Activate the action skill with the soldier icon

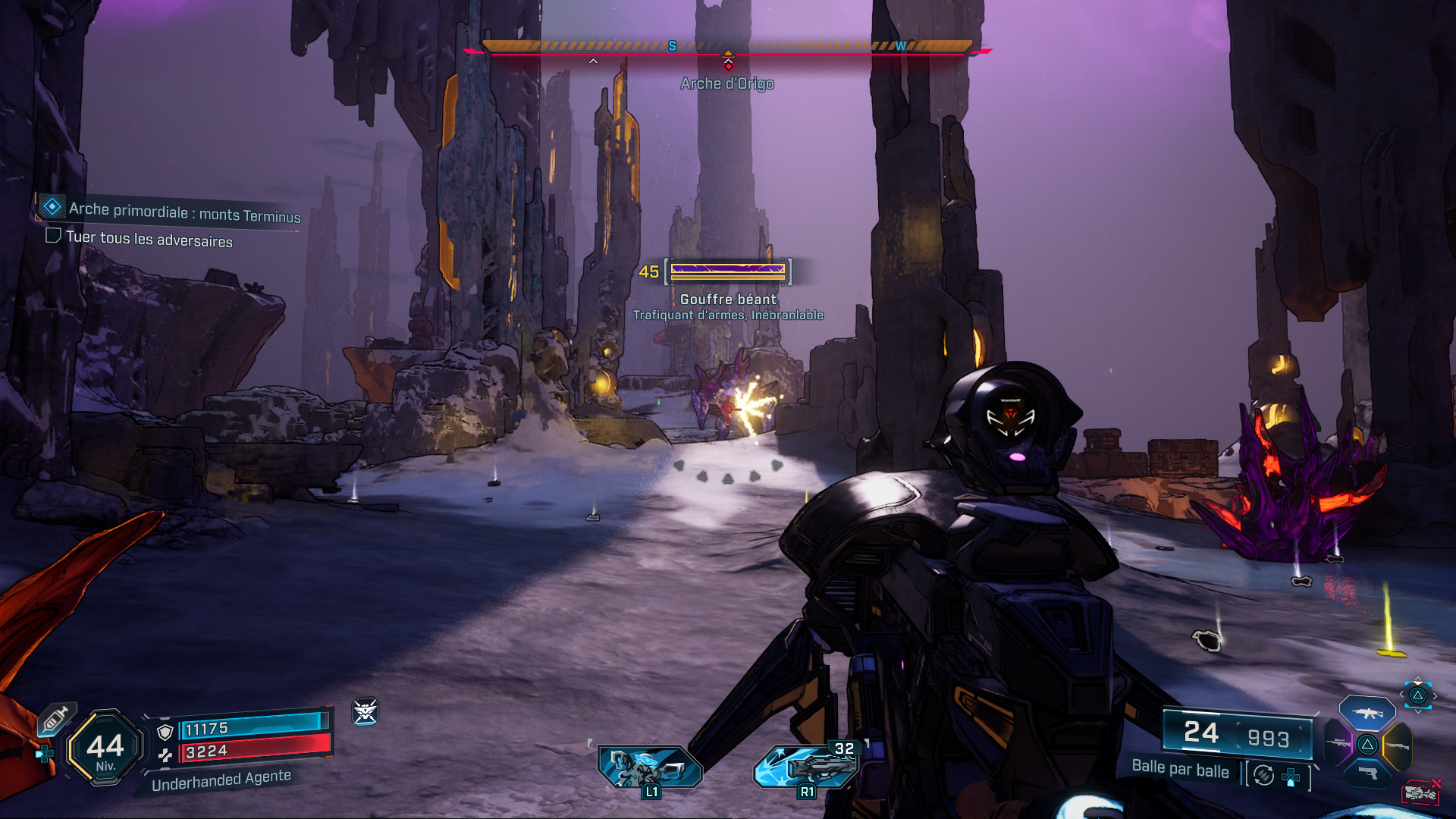(650, 767)
